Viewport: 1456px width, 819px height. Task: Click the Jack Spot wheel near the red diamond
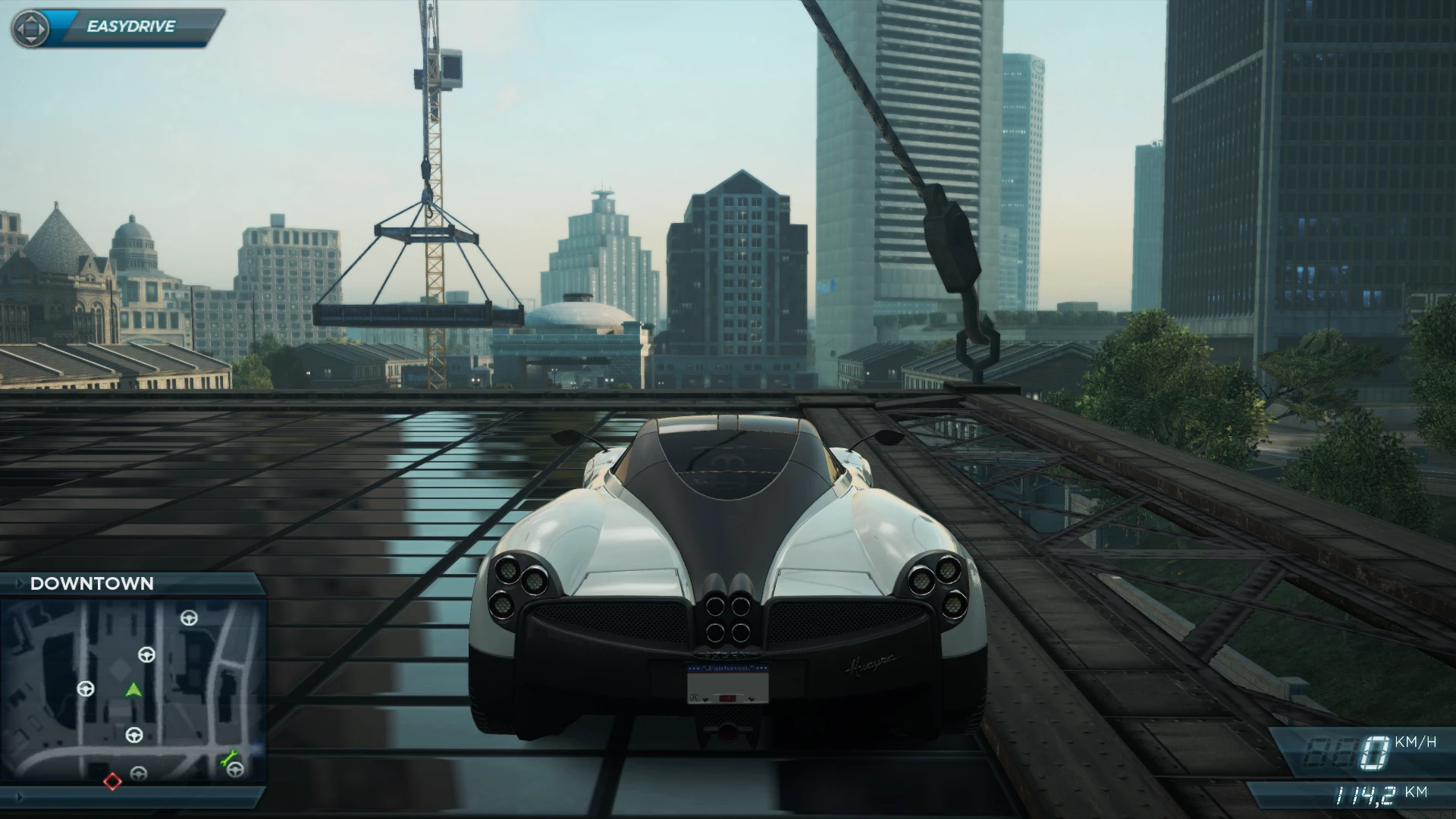[139, 774]
